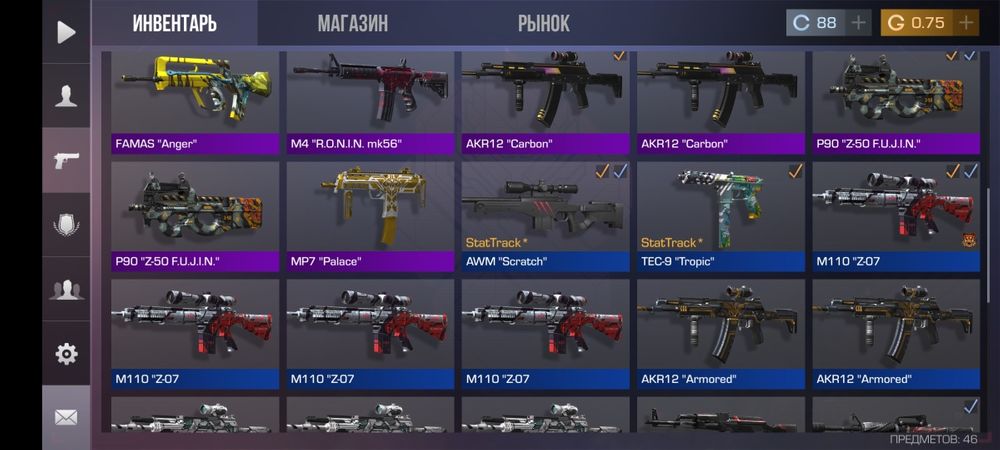Choose the M4 "R.O.N.I.N. mk56" skin
1000x450 pixels.
(370, 102)
